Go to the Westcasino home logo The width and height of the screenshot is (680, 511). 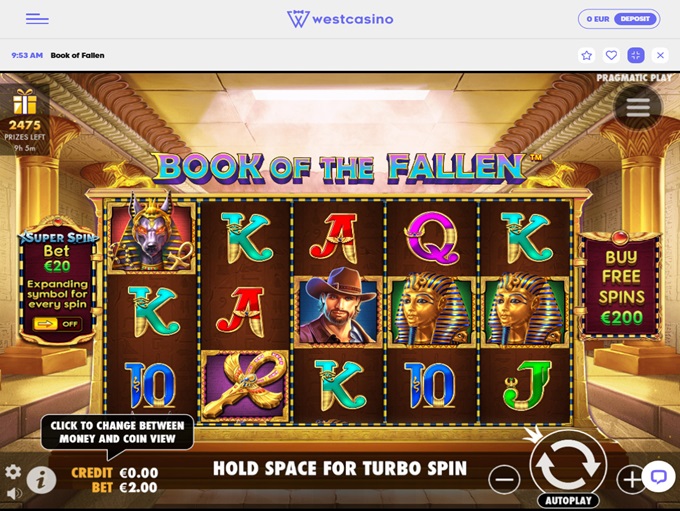340,19
